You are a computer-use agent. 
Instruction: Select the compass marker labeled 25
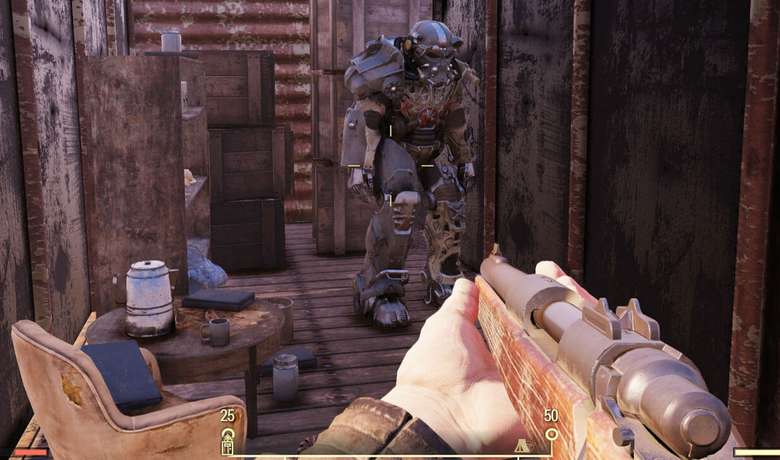pos(228,437)
